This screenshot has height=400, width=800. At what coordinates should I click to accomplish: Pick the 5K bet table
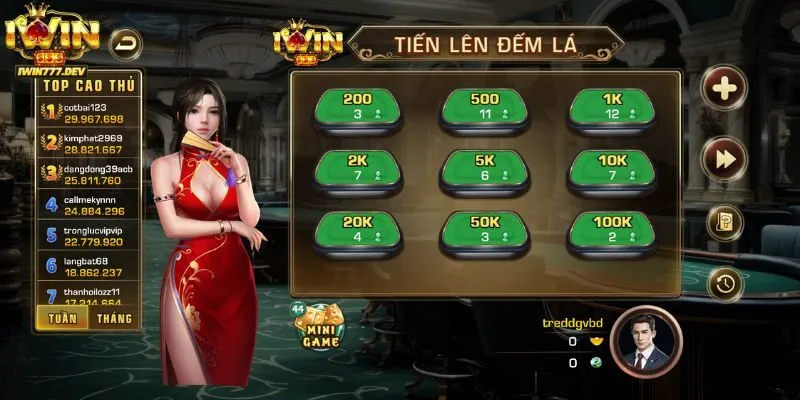click(x=484, y=168)
